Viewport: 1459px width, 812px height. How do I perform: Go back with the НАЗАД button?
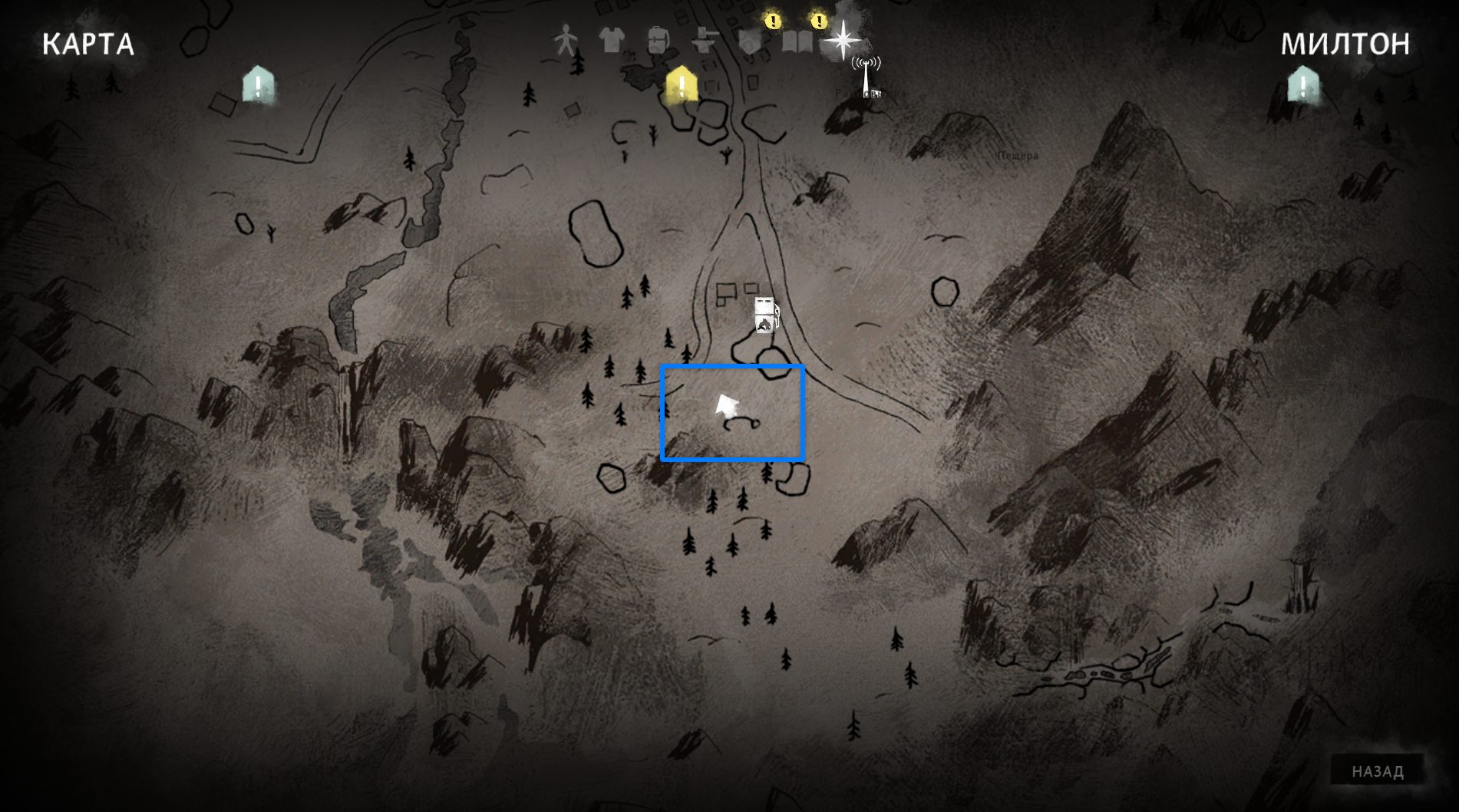point(1377,771)
